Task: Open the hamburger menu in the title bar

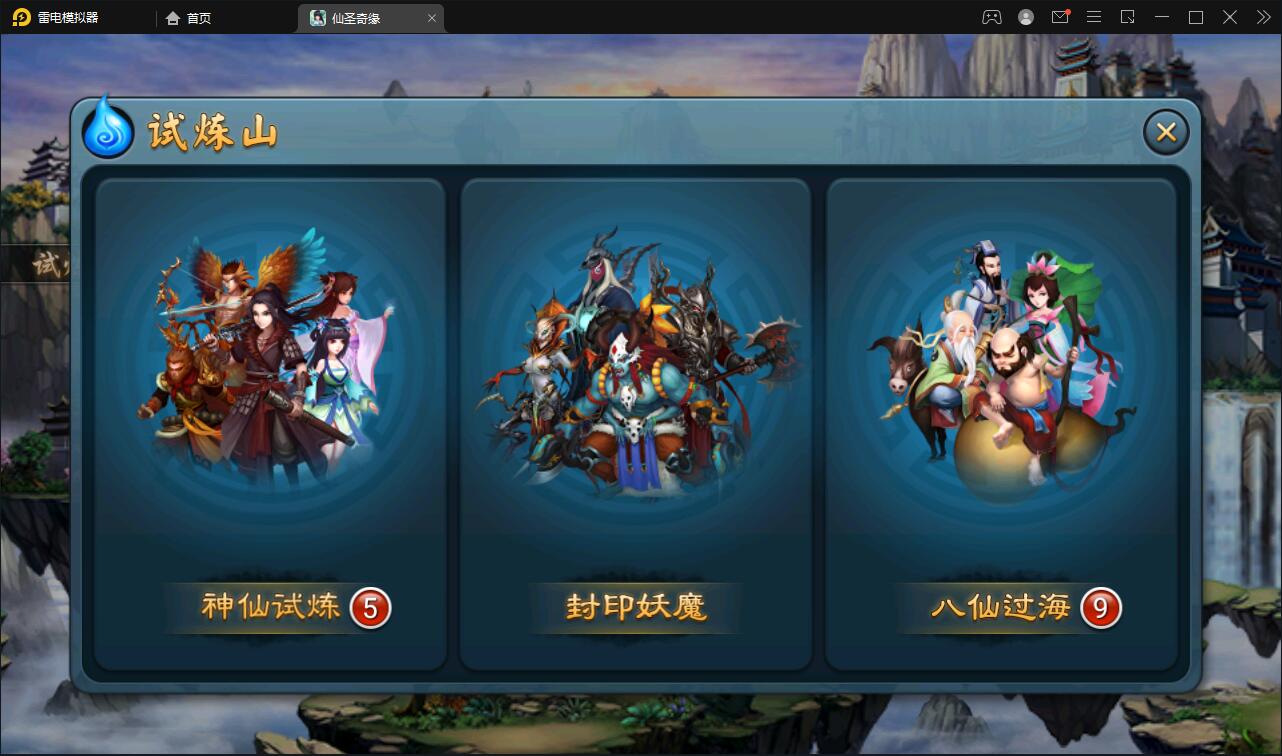Action: point(1094,17)
